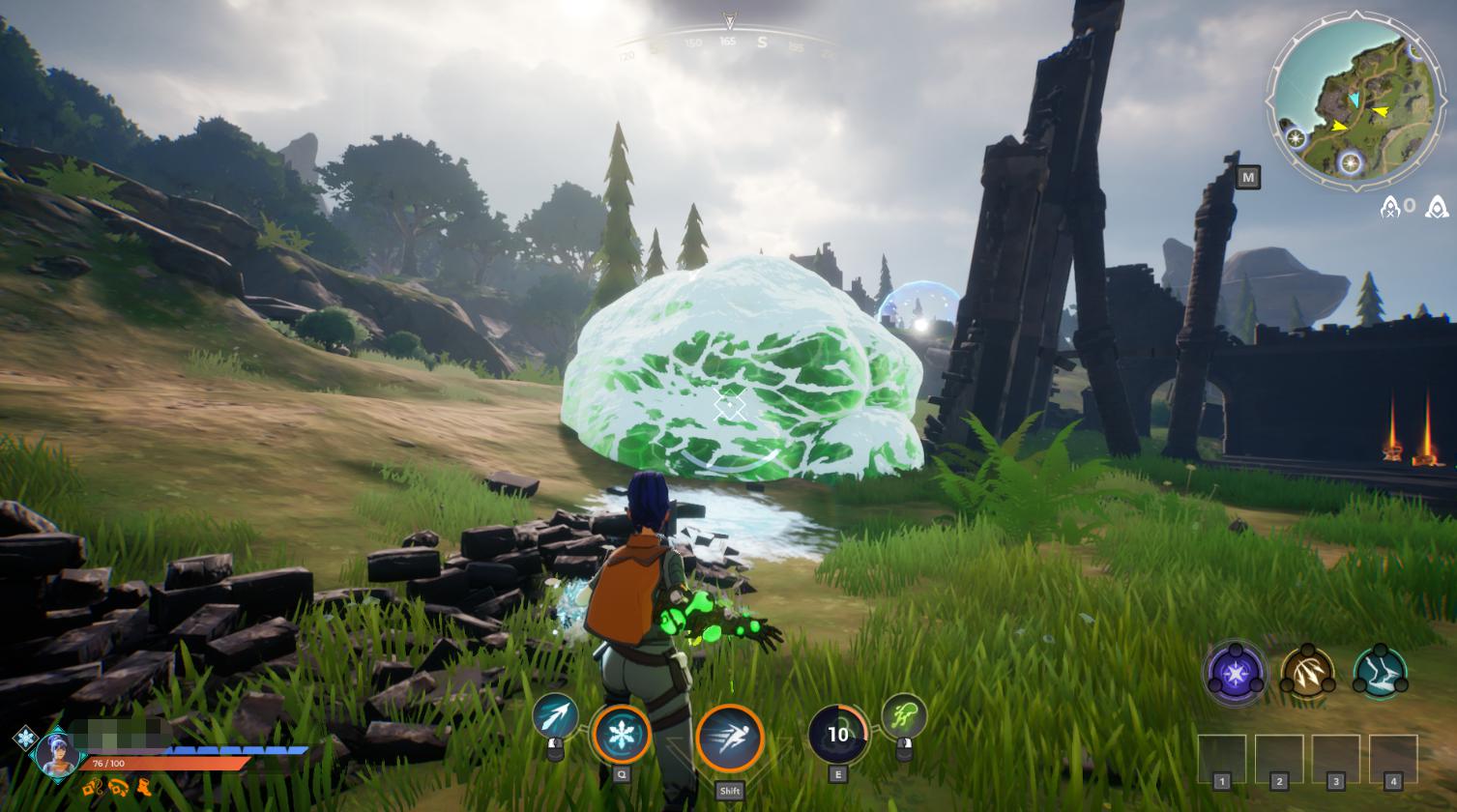
Task: Pick the teal lightning talent icon
Action: (1380, 674)
